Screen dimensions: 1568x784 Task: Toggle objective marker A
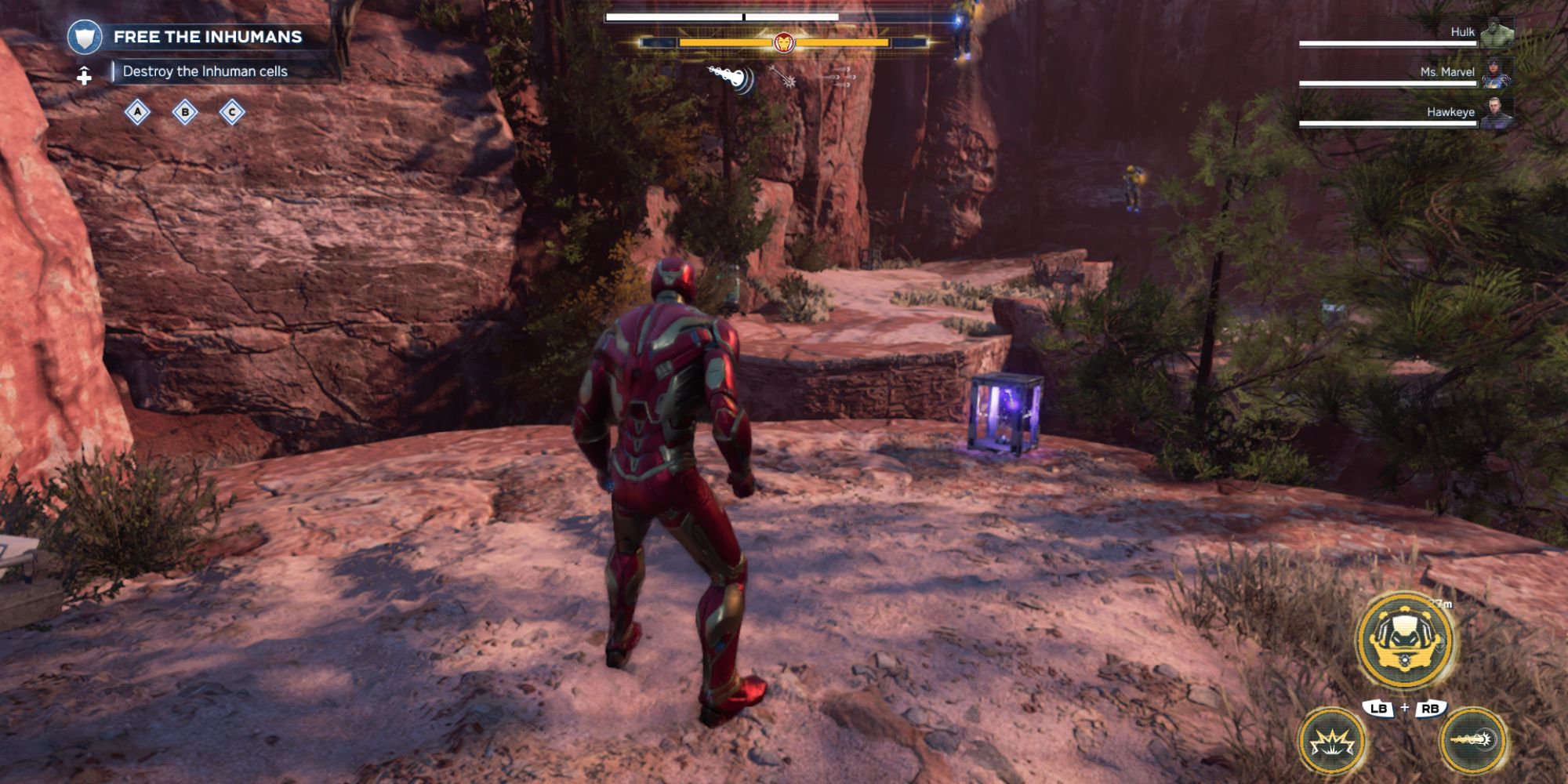click(x=138, y=113)
